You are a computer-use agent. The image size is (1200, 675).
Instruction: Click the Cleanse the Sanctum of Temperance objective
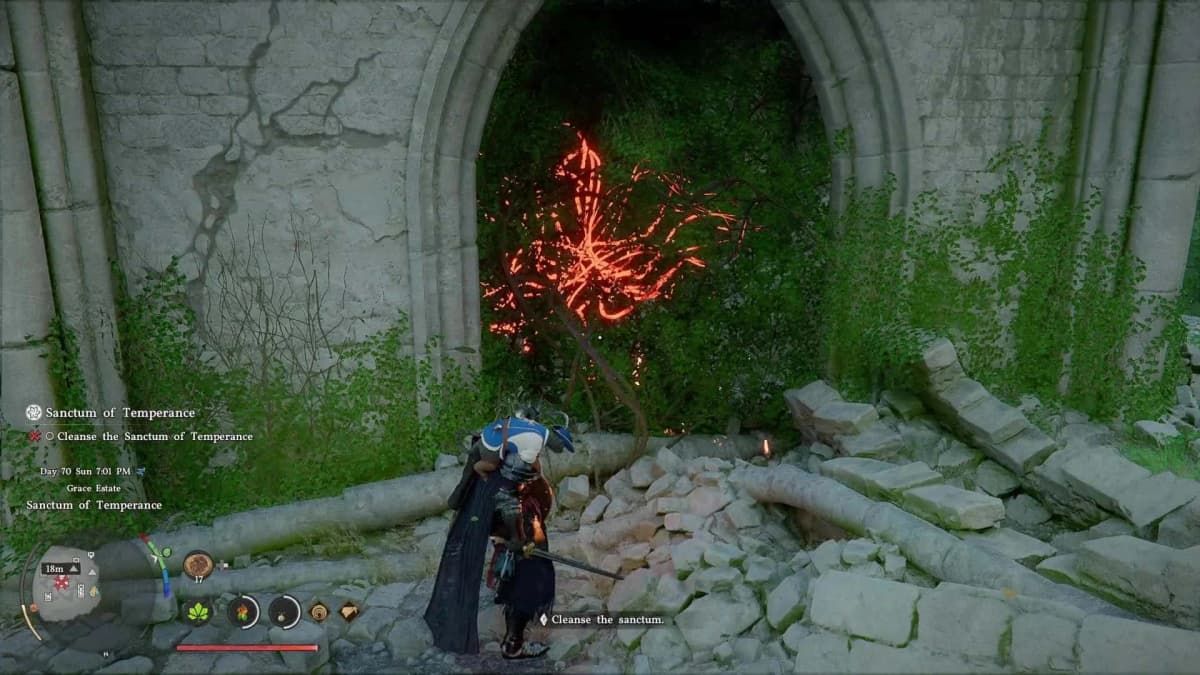click(155, 436)
